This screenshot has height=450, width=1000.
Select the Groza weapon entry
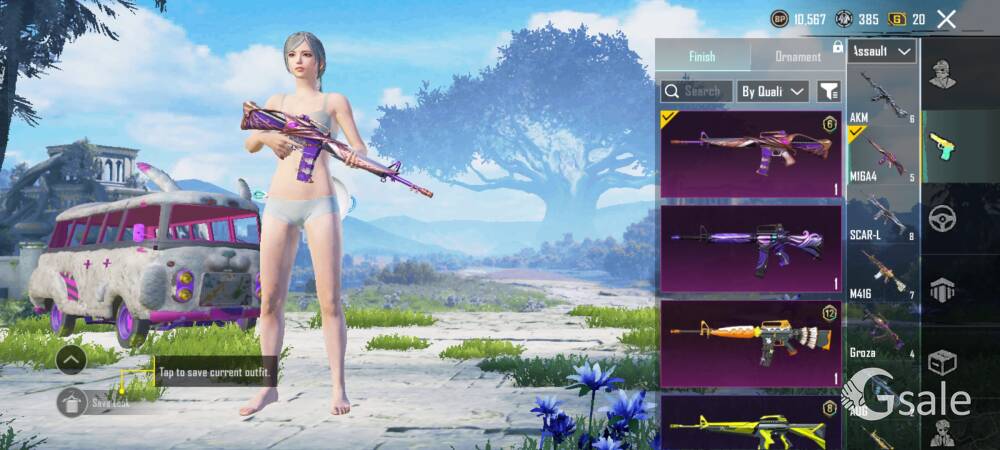882,330
